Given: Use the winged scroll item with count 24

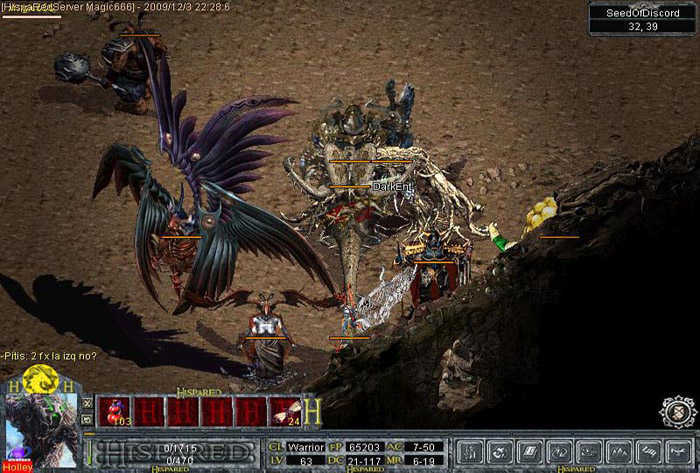Looking at the screenshot, I should tap(285, 411).
